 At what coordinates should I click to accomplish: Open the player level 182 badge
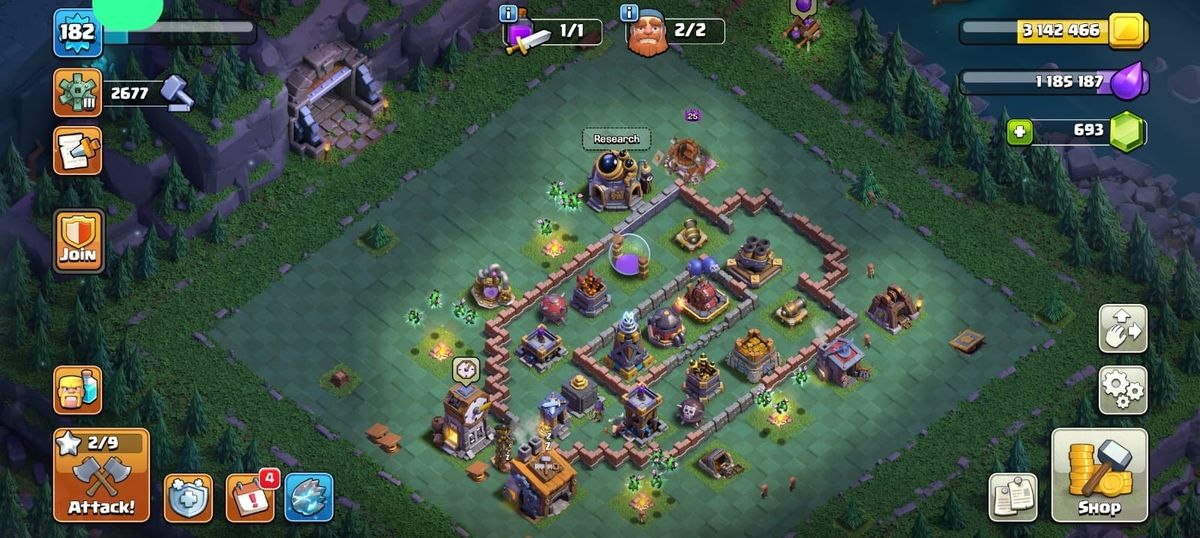(x=76, y=32)
